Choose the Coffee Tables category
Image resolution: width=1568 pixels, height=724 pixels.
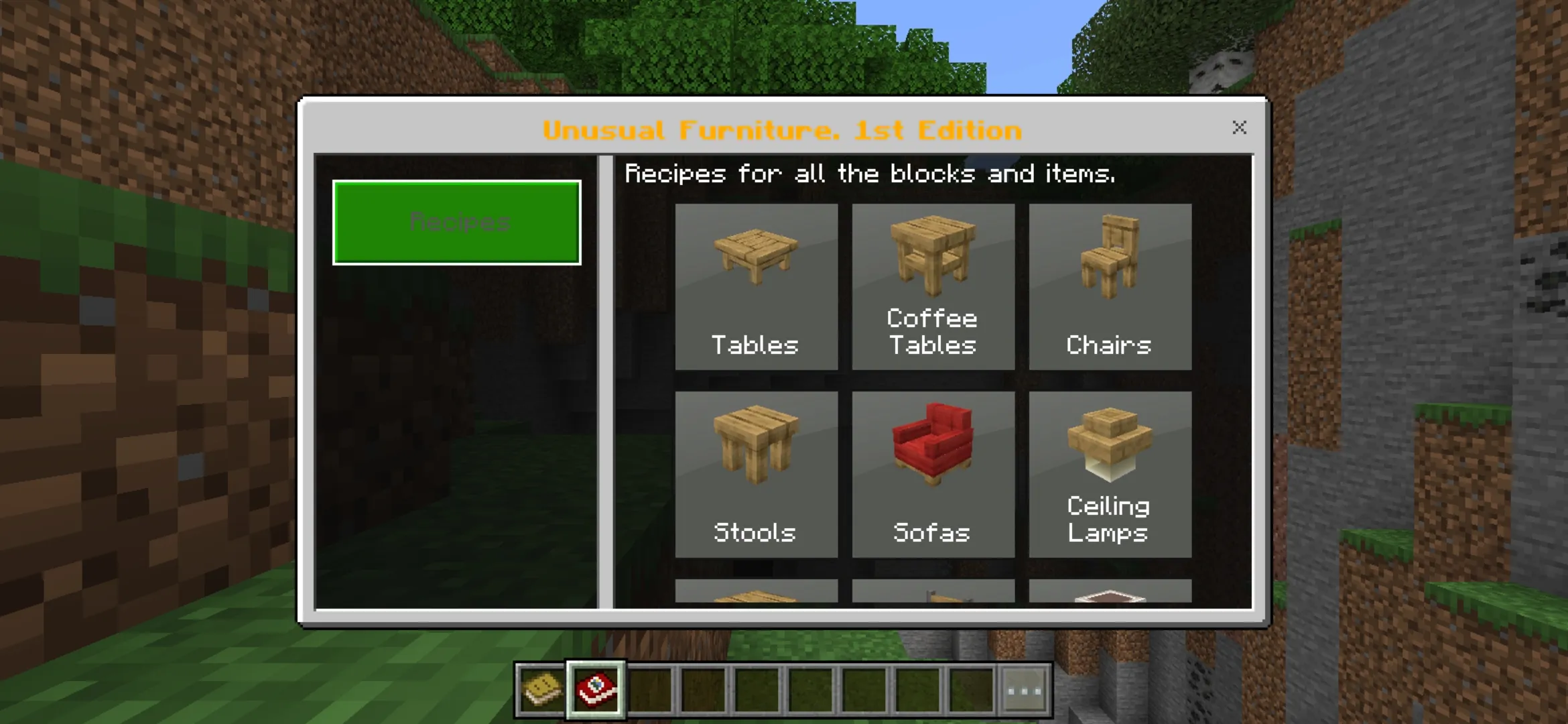933,287
